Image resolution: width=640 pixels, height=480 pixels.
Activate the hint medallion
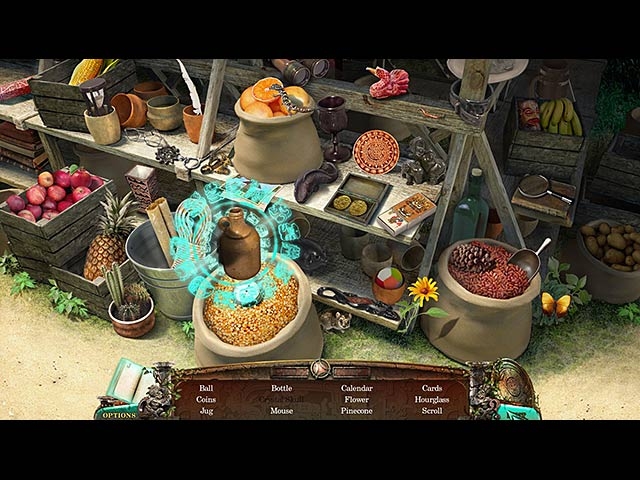point(512,386)
